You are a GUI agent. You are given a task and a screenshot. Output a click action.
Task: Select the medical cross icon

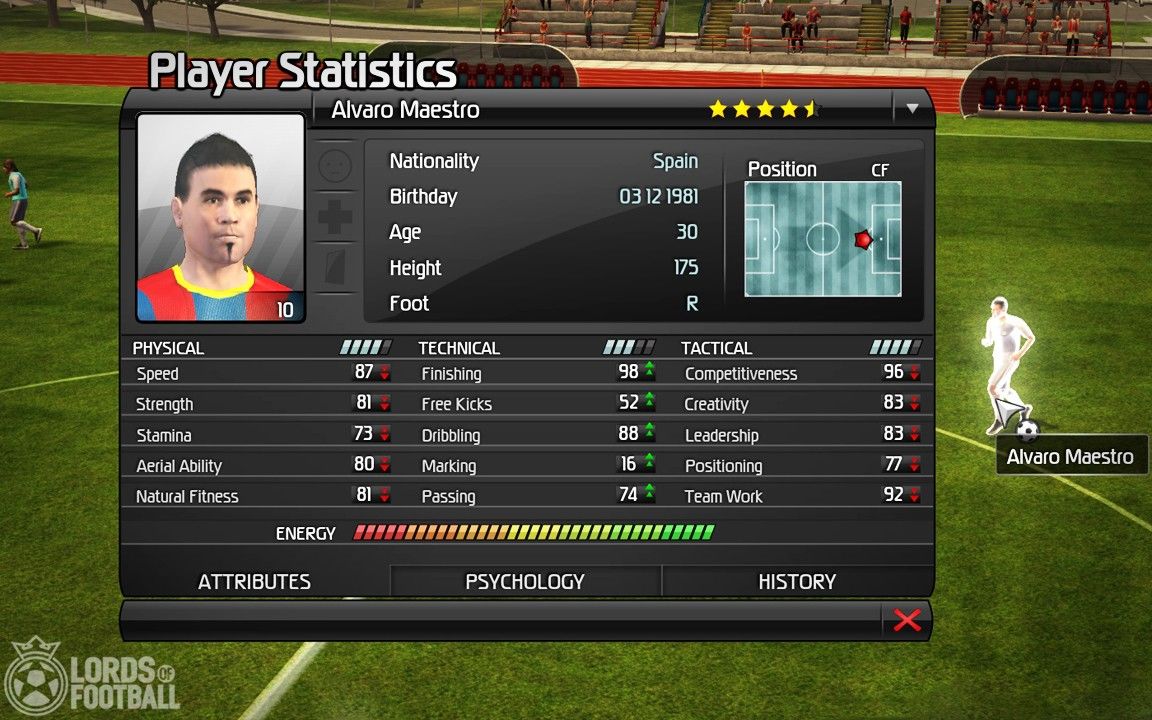pos(335,217)
